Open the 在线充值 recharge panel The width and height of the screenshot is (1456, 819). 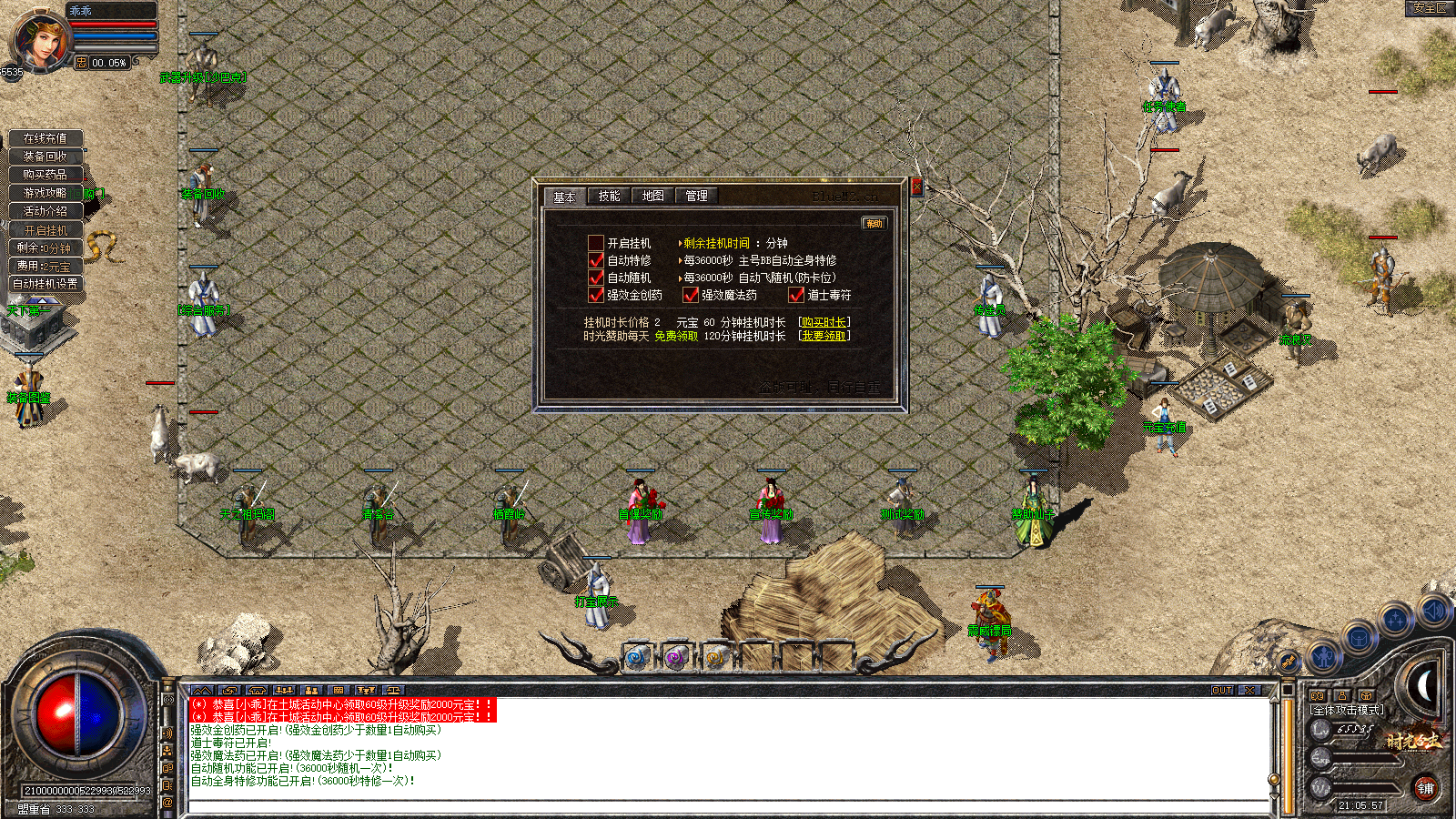tap(48, 138)
